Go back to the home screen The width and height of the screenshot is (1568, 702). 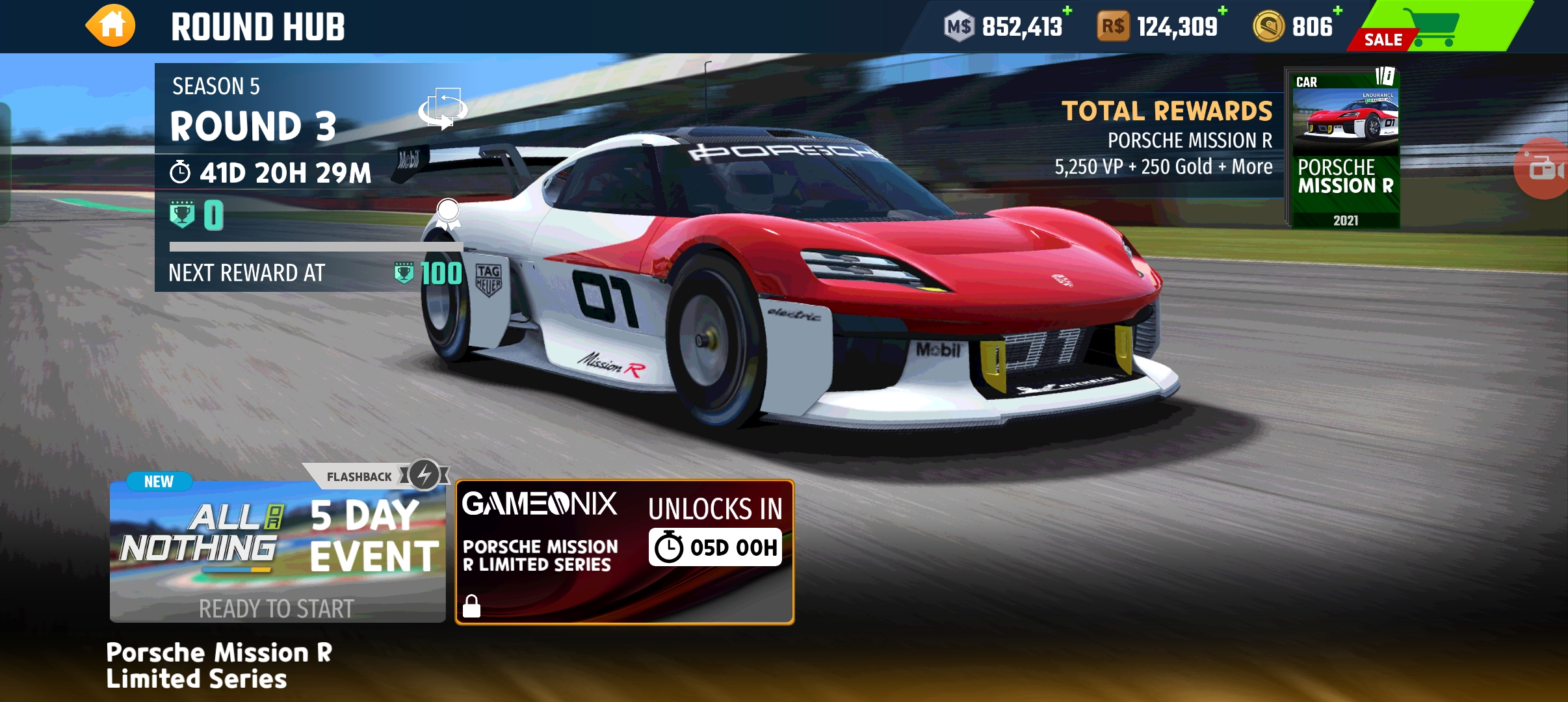click(x=111, y=26)
